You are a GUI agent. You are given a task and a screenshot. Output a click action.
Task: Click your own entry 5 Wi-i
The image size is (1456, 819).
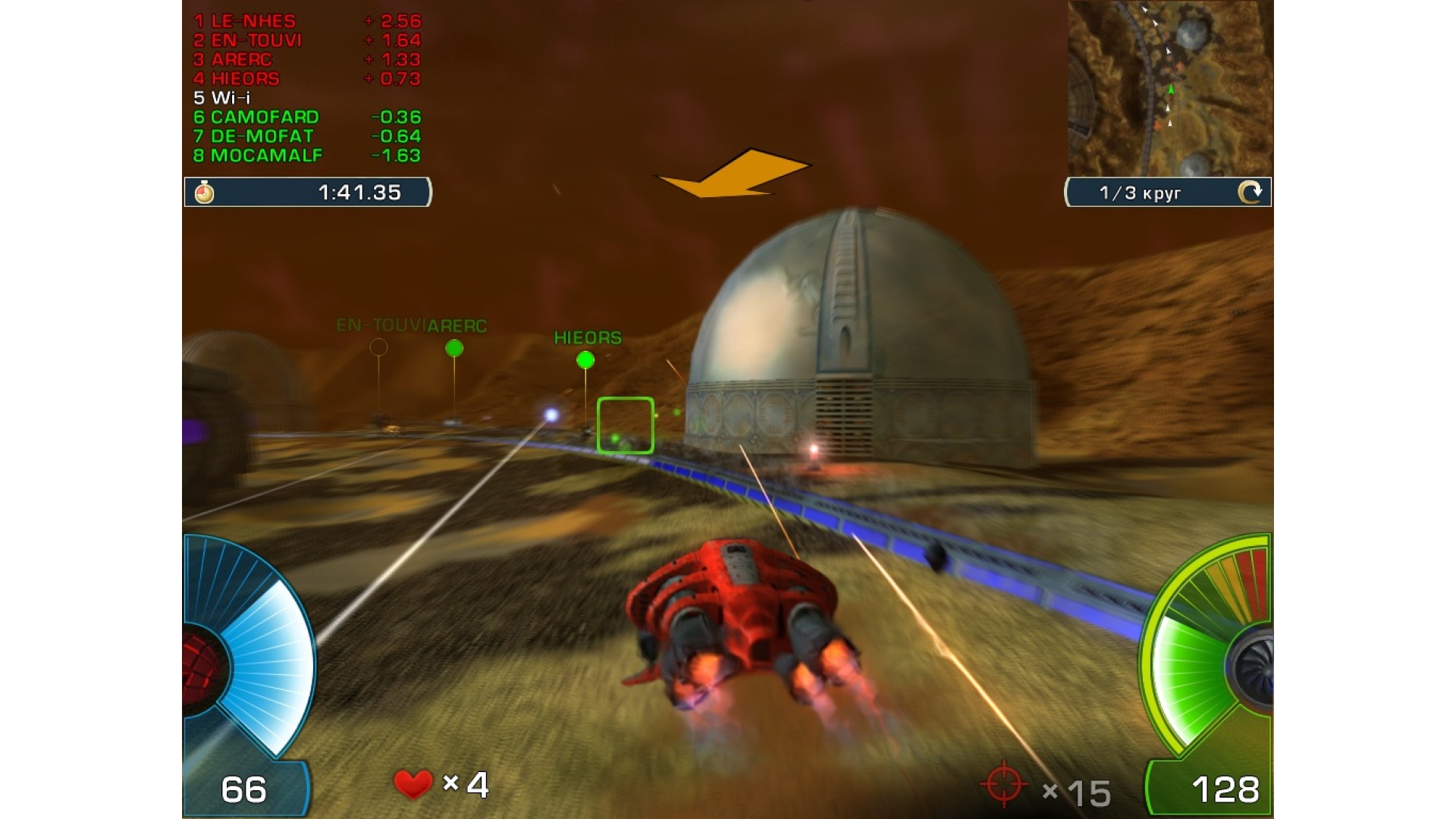224,98
